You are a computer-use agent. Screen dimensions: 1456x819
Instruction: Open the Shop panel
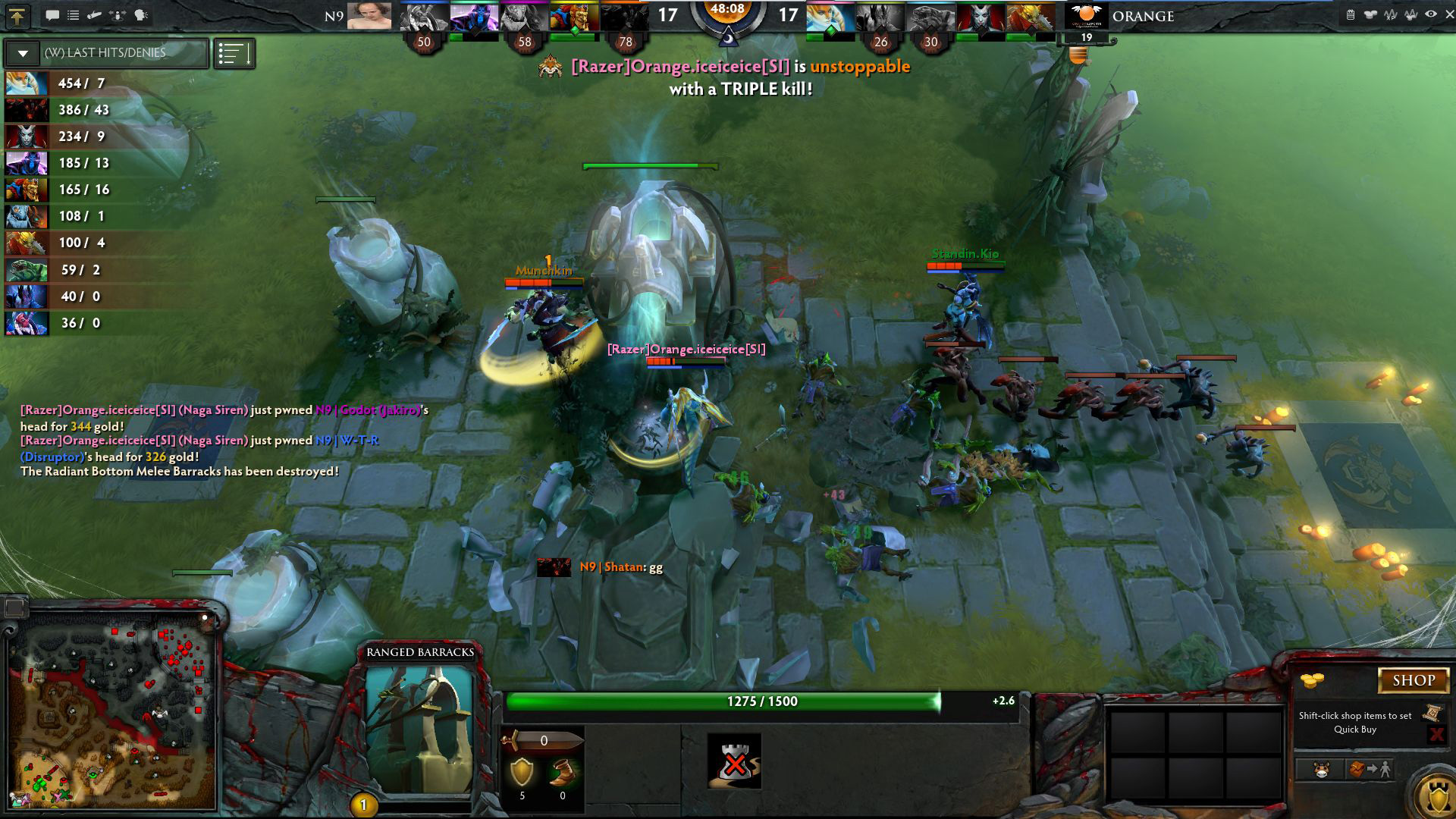coord(1413,680)
